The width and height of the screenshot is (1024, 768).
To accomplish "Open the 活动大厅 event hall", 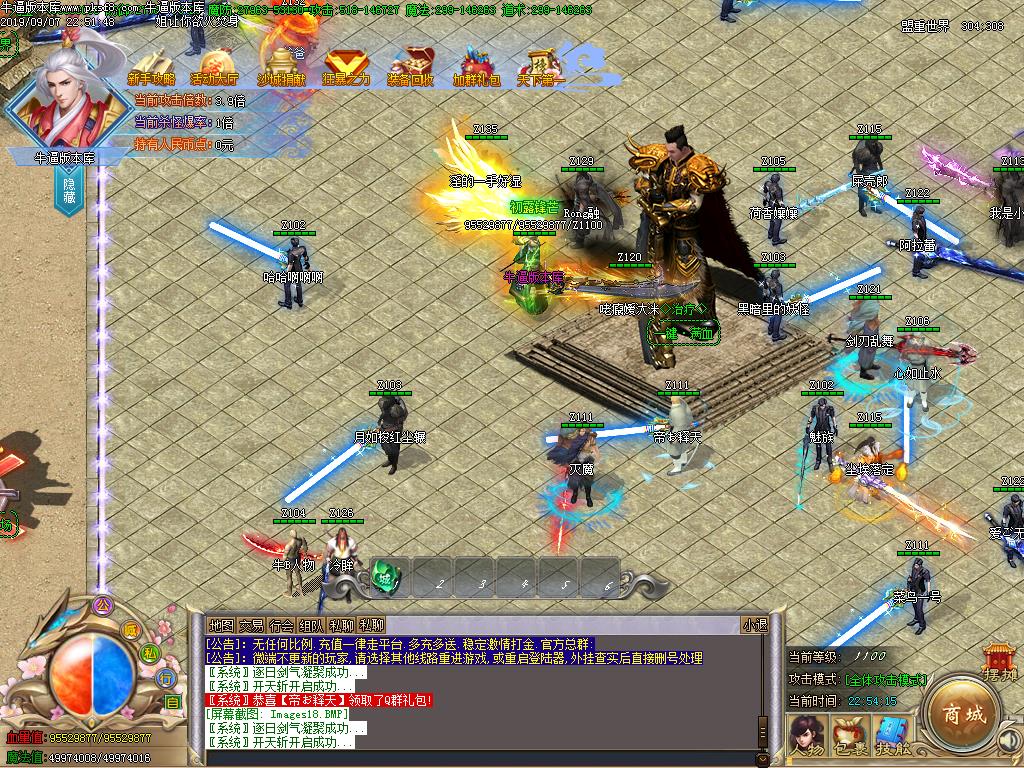I will (215, 68).
